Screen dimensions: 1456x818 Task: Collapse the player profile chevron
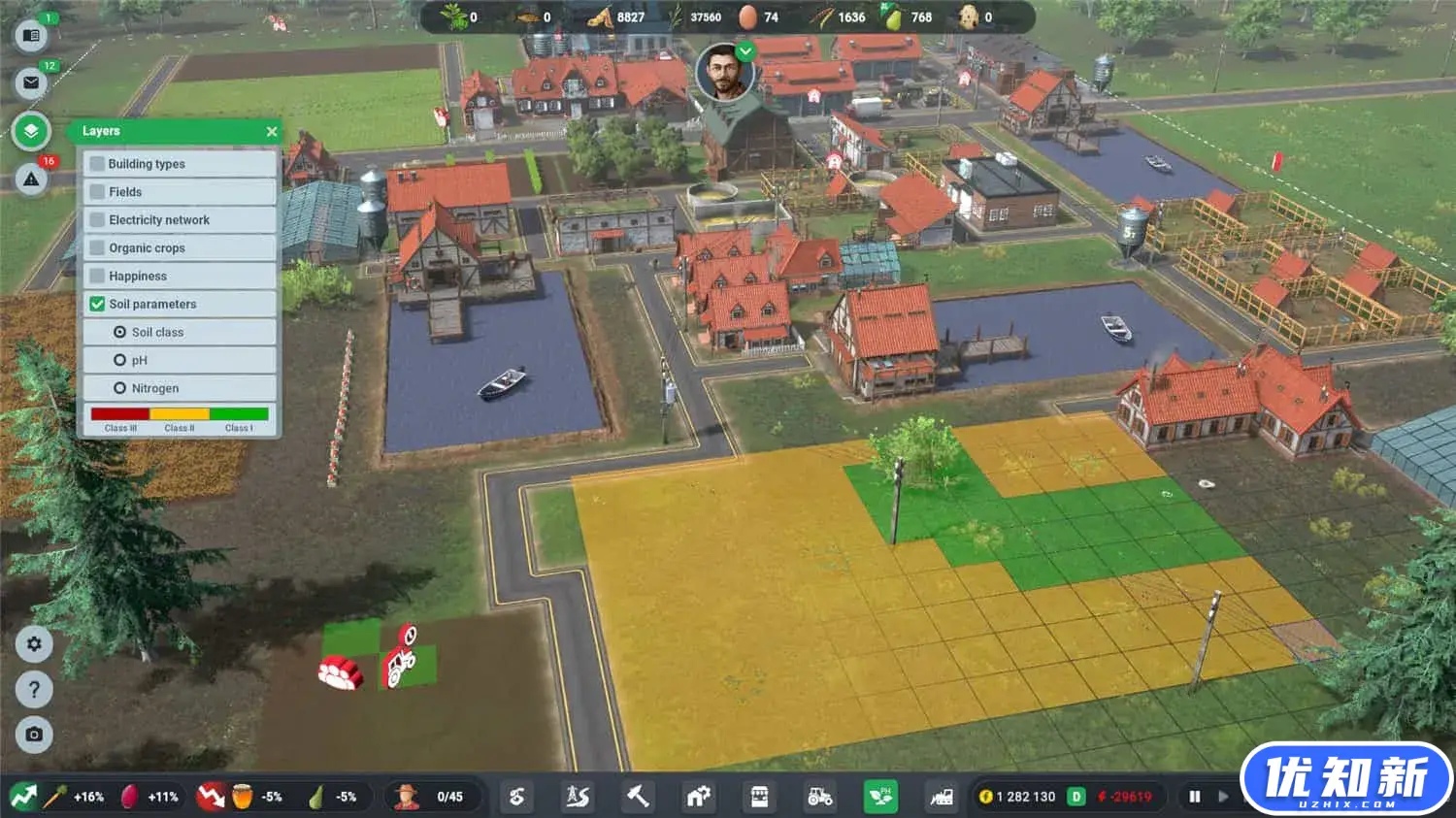(744, 51)
